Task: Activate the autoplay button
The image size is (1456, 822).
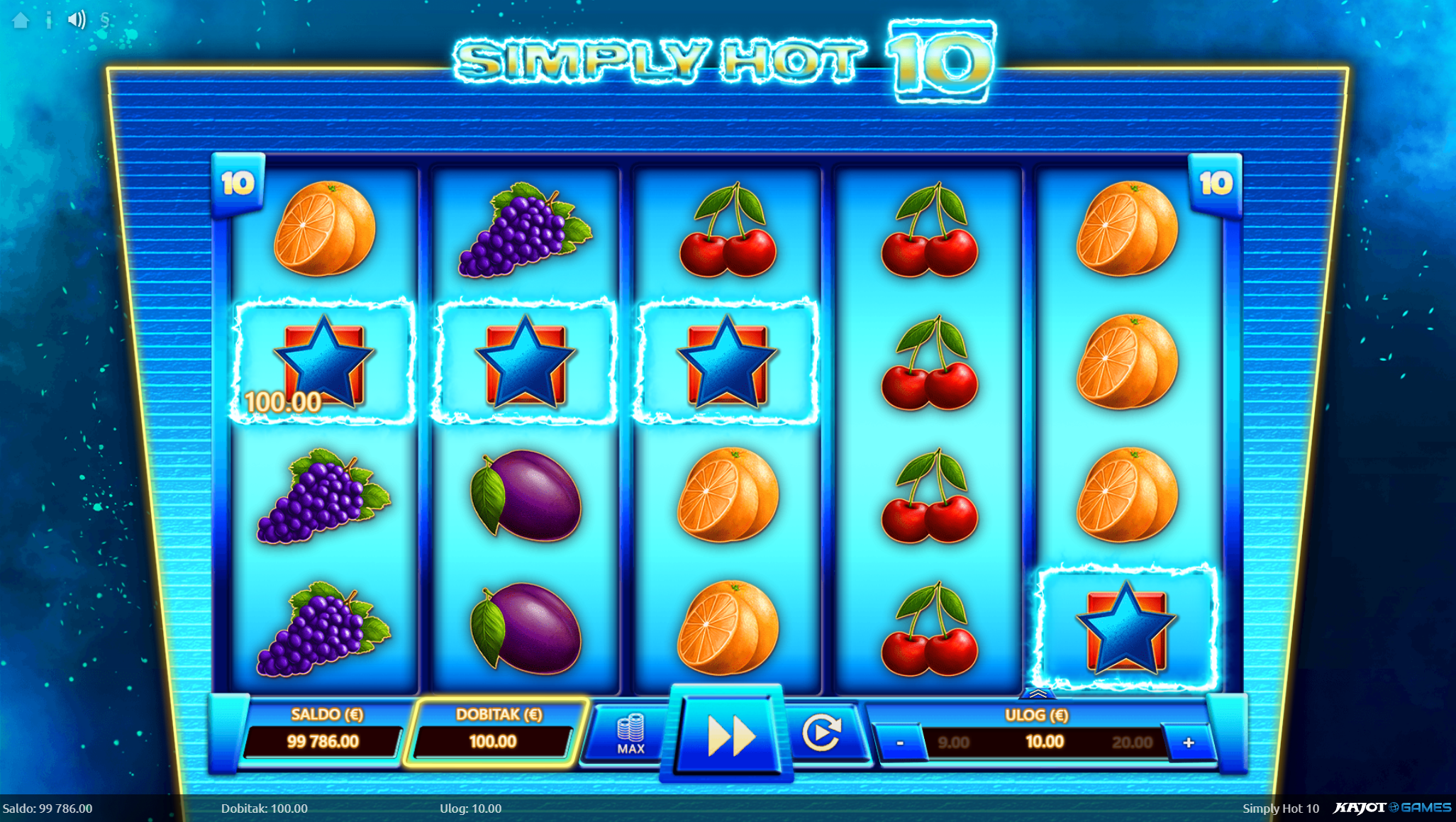Action: click(x=821, y=733)
